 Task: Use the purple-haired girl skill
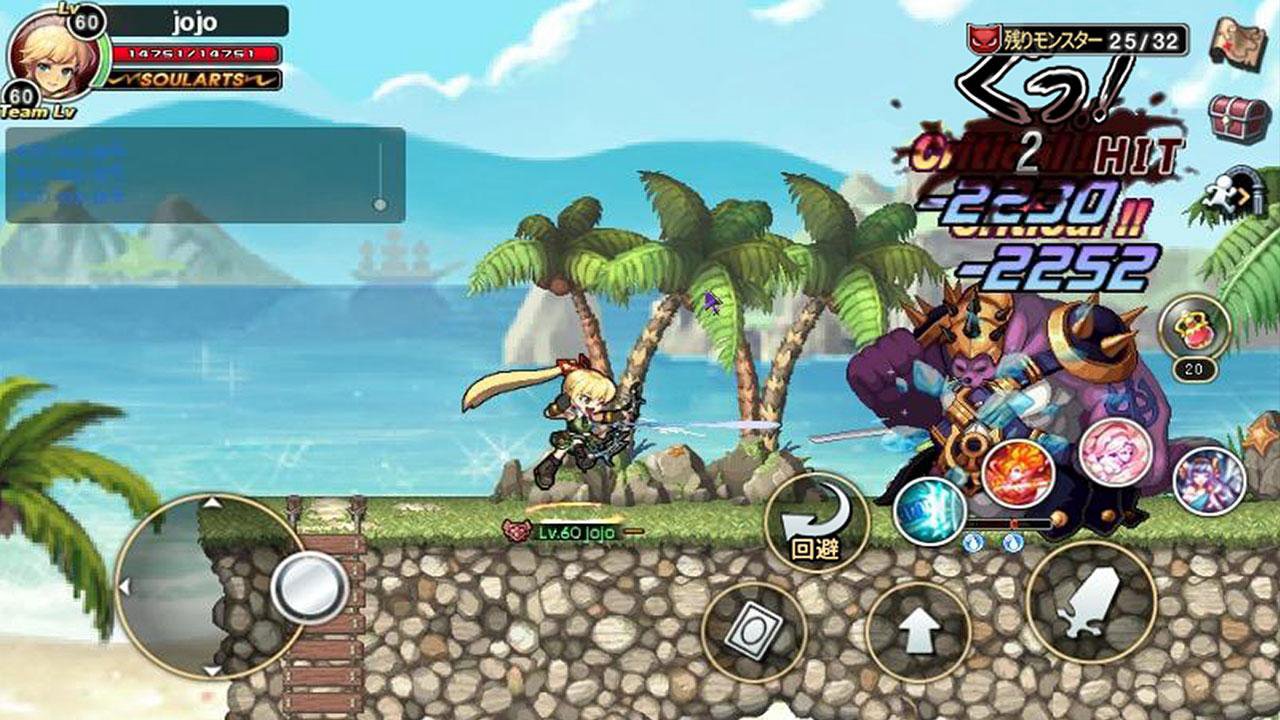pyautogui.click(x=1209, y=481)
